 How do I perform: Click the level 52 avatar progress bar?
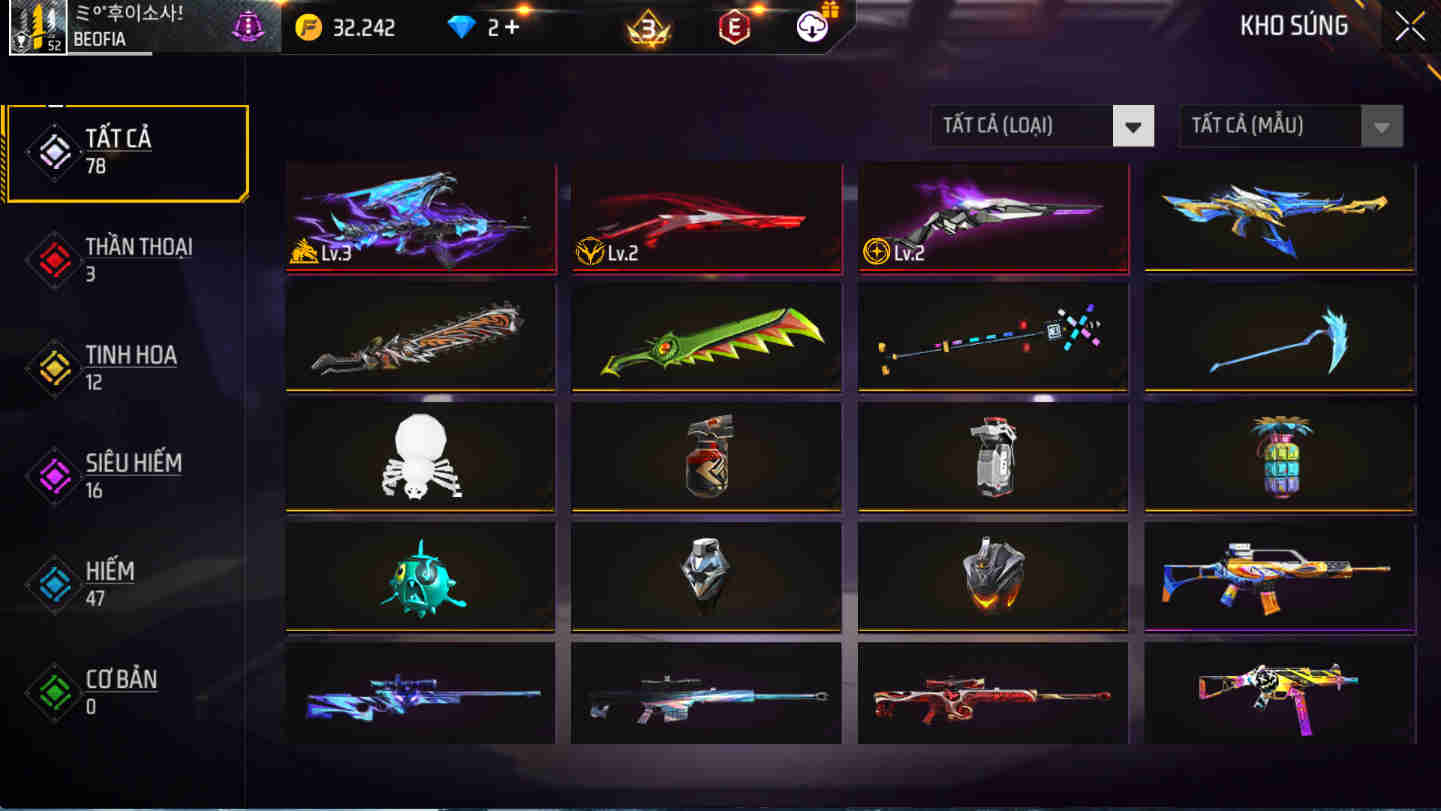point(40,27)
